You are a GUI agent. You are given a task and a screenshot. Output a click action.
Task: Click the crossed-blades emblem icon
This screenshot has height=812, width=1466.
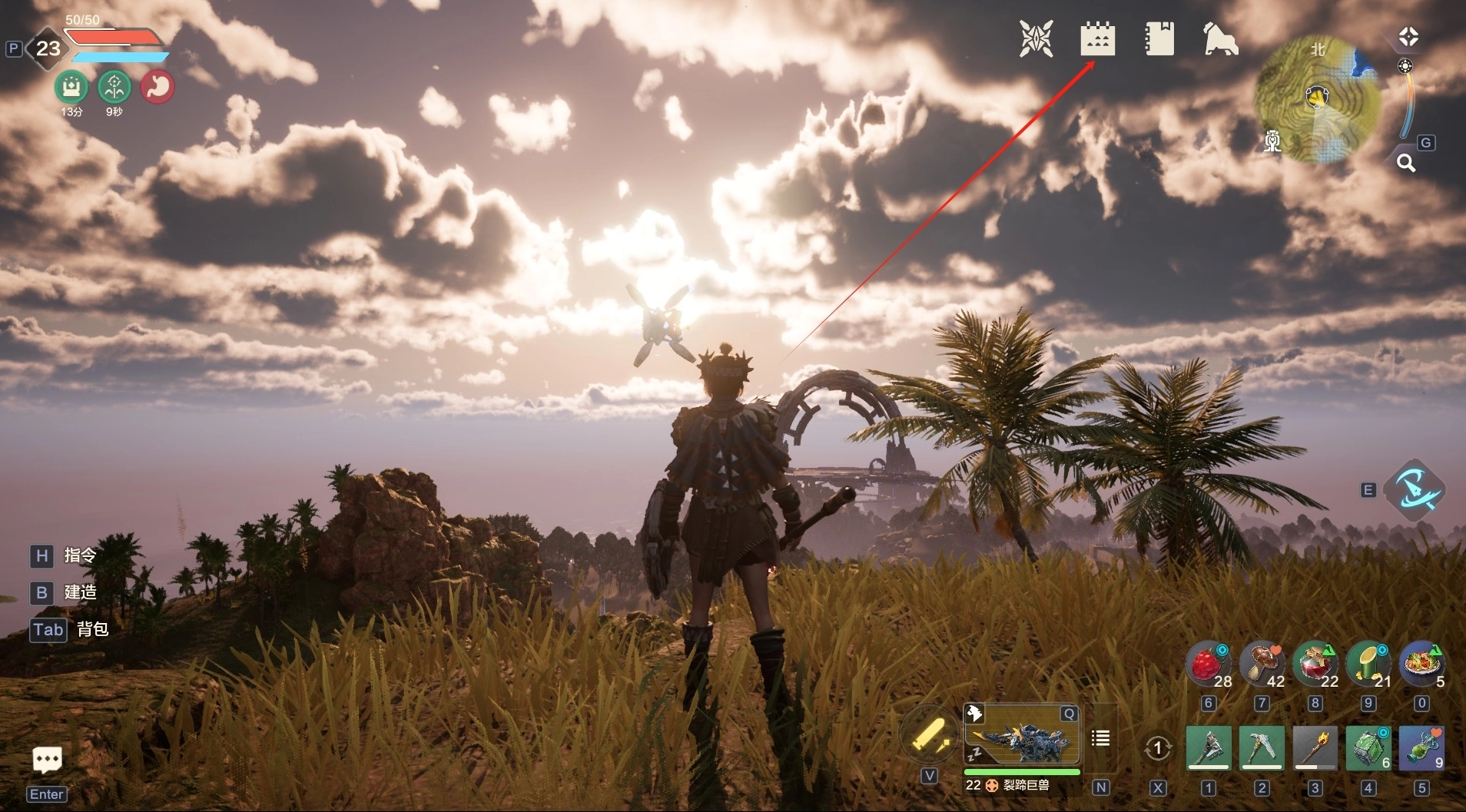pos(1036,38)
